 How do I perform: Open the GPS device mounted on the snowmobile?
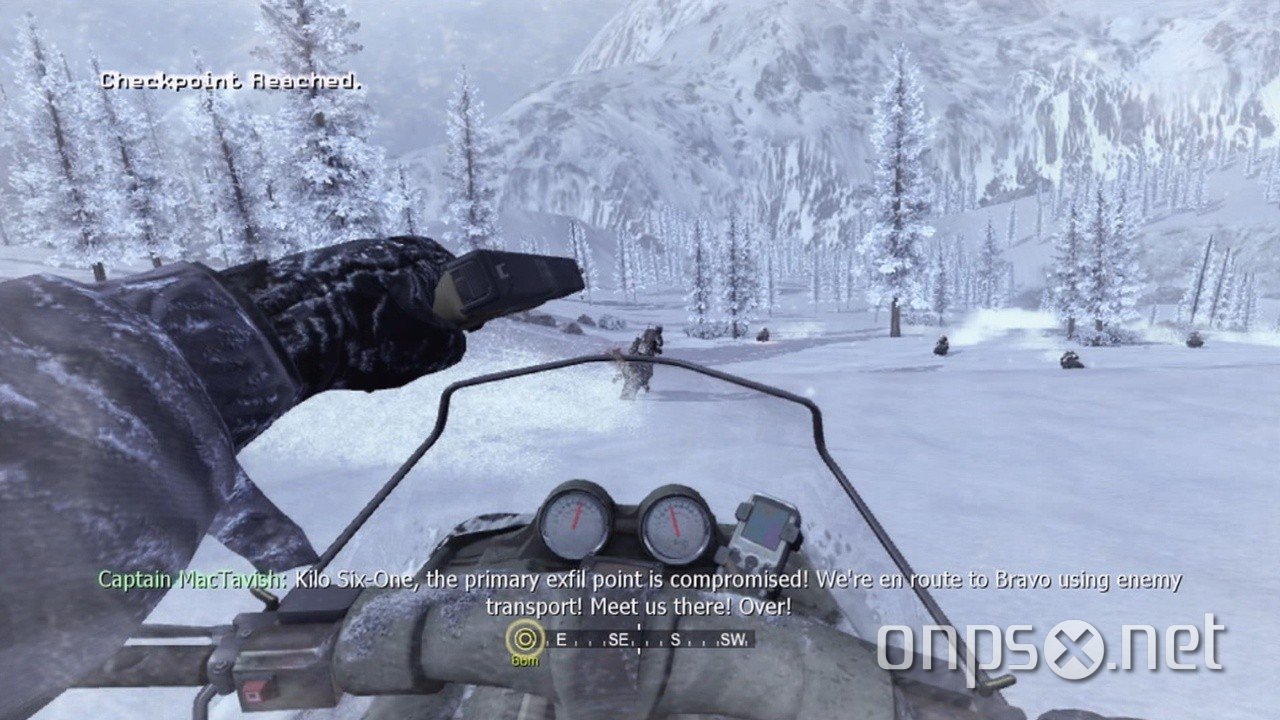click(766, 530)
